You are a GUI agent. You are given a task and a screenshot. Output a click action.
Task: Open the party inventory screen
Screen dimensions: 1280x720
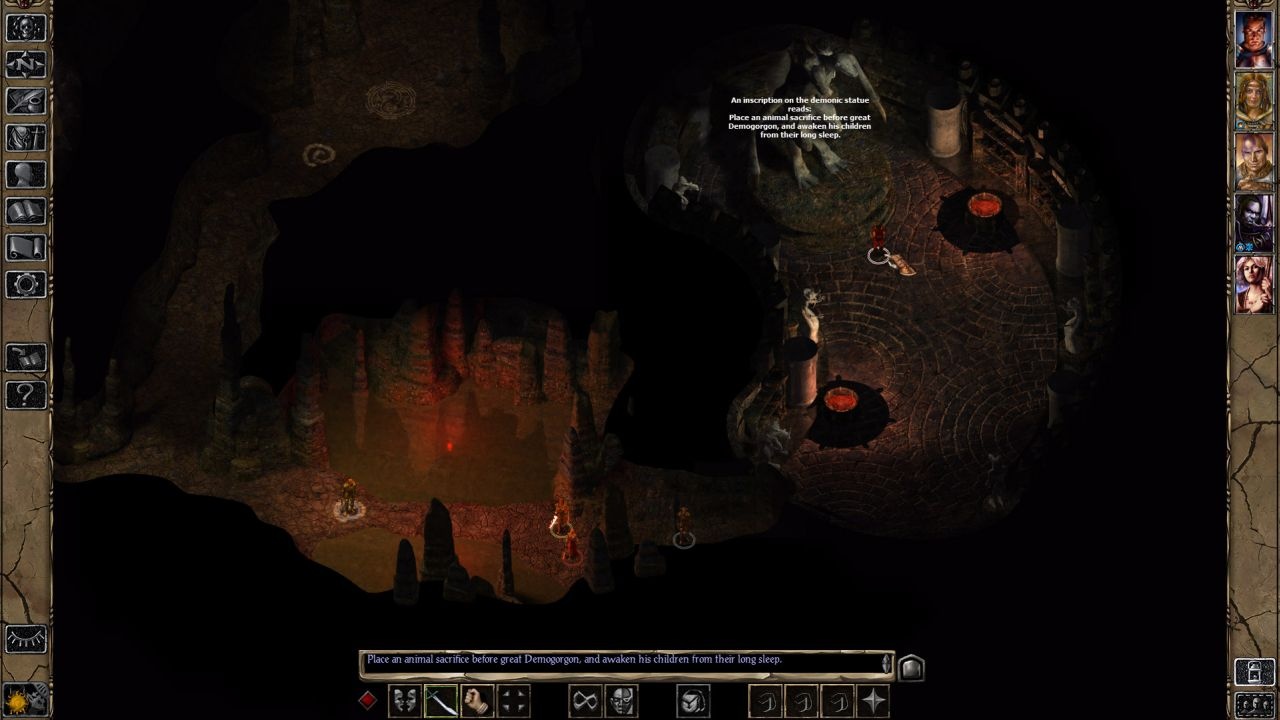26,138
